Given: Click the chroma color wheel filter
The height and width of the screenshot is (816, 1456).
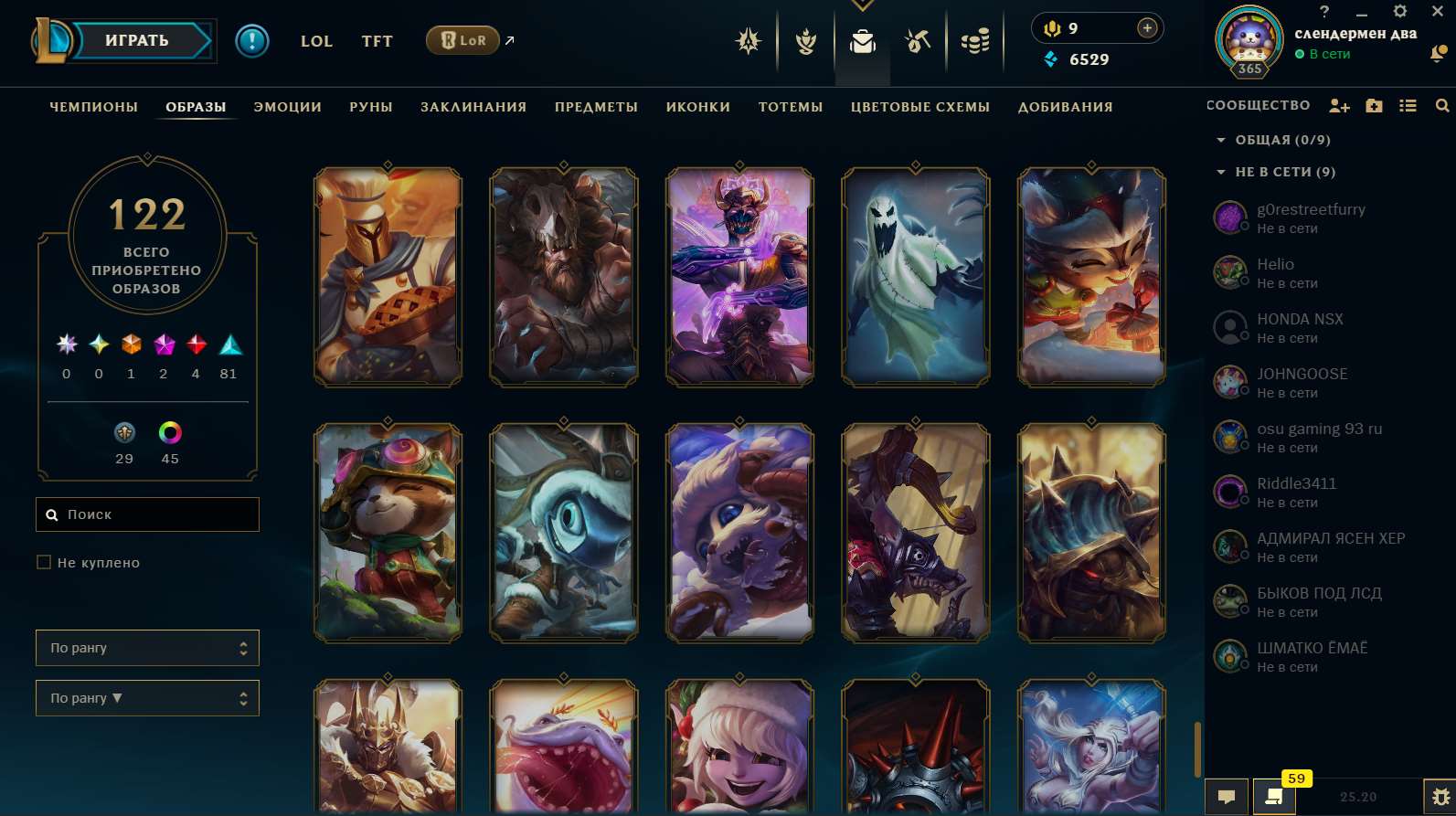Looking at the screenshot, I should (x=170, y=433).
